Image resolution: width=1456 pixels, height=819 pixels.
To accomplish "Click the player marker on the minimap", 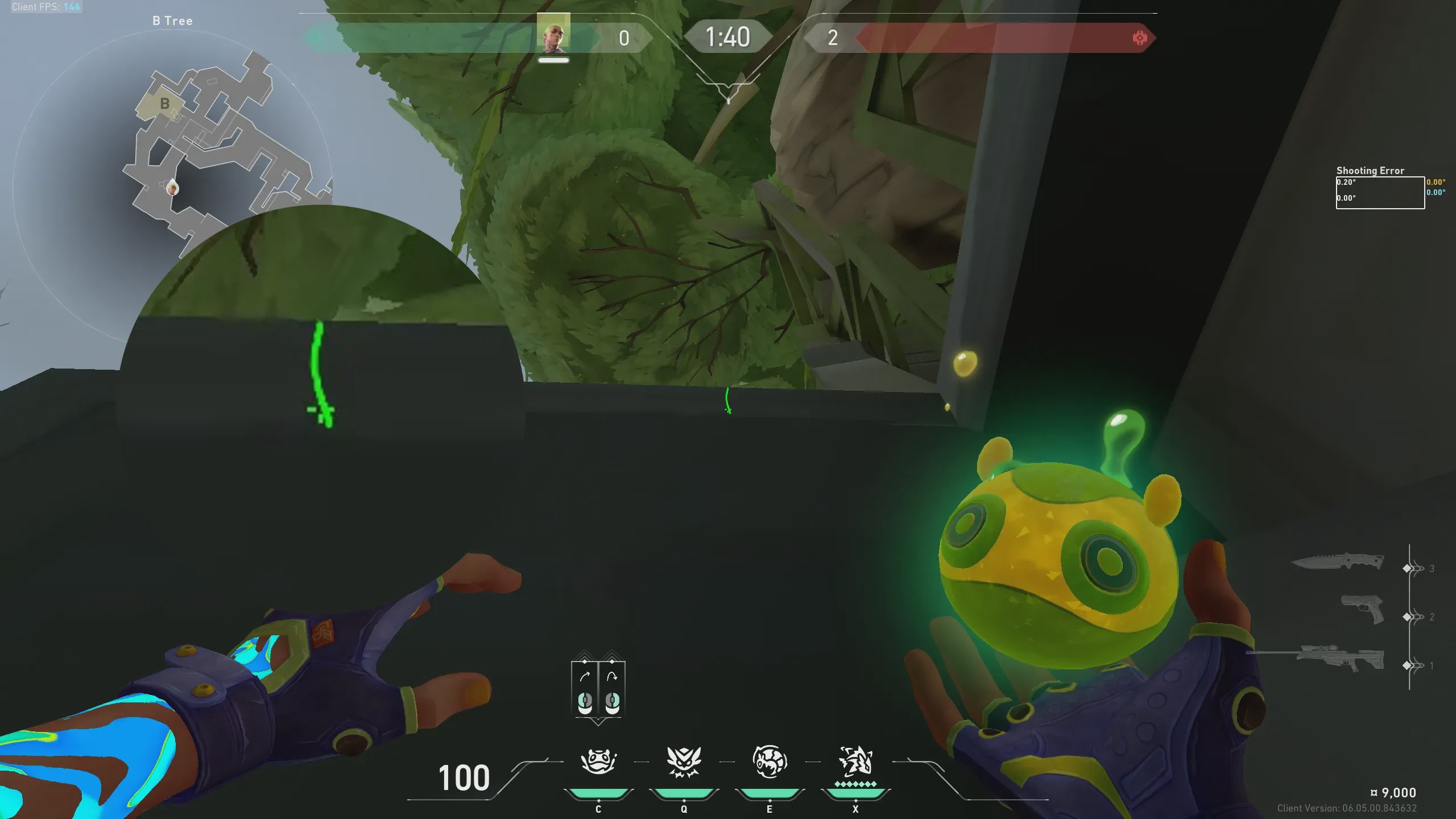I will [x=172, y=187].
